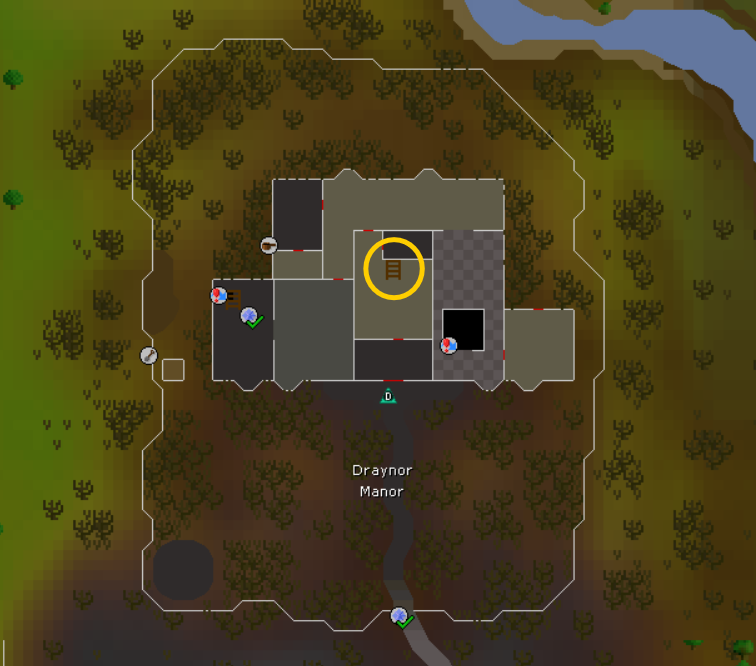Select the red exclamation marker beside the ladder
This screenshot has height=666, width=756.
[219, 295]
